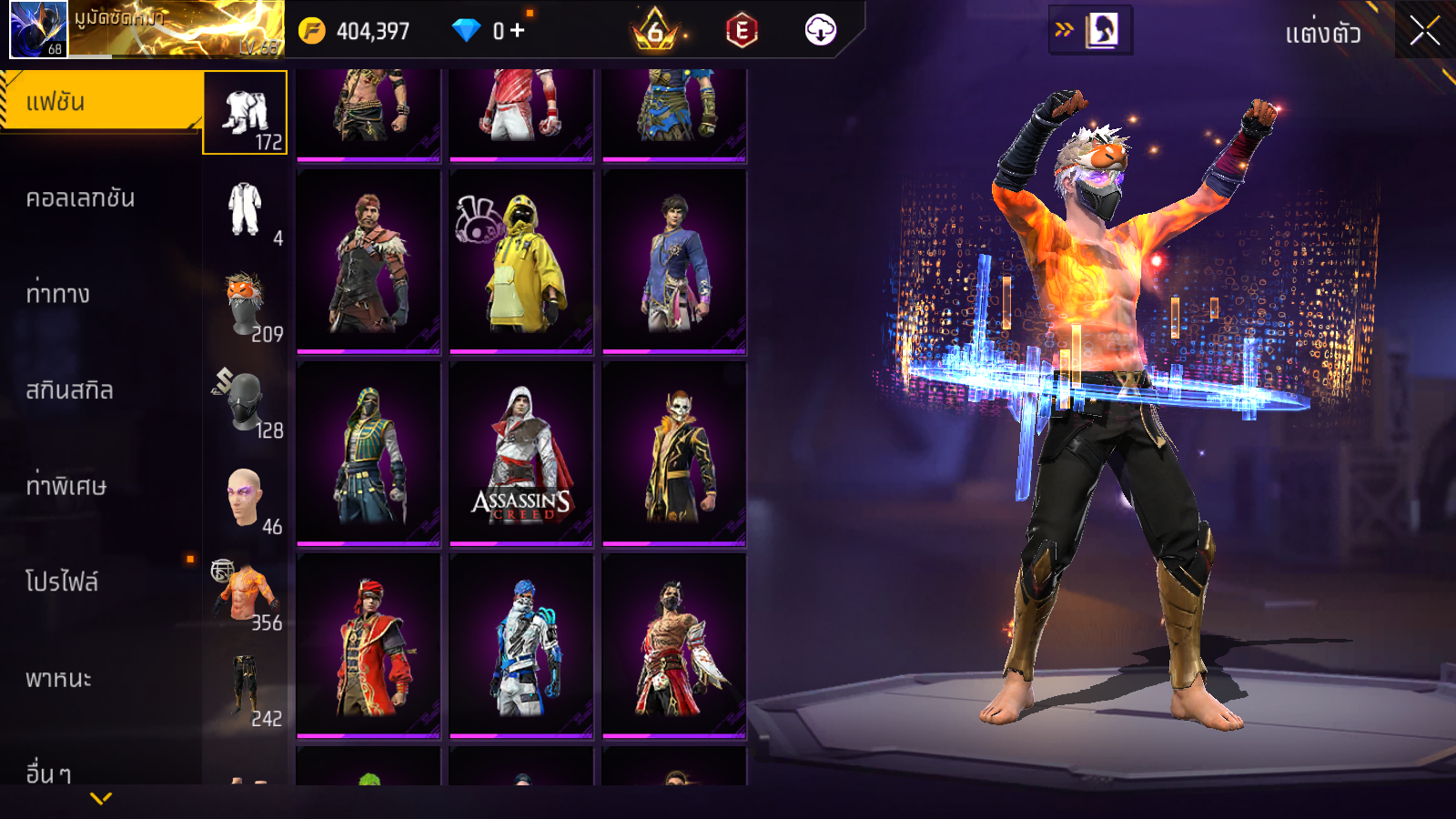The width and height of the screenshot is (1456, 819).
Task: Select the yellow hooded raincoat outfit
Action: [x=521, y=262]
